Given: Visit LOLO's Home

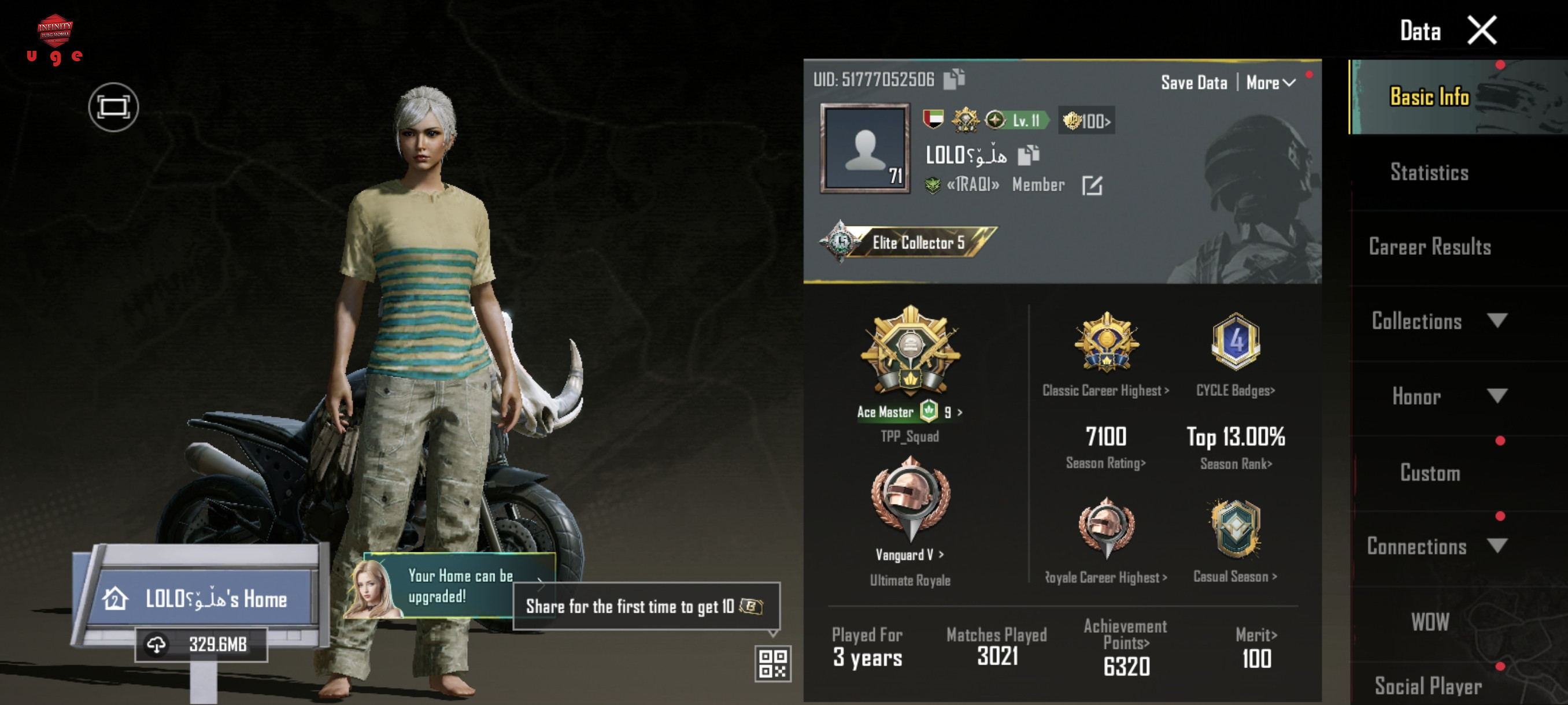Looking at the screenshot, I should coord(201,599).
